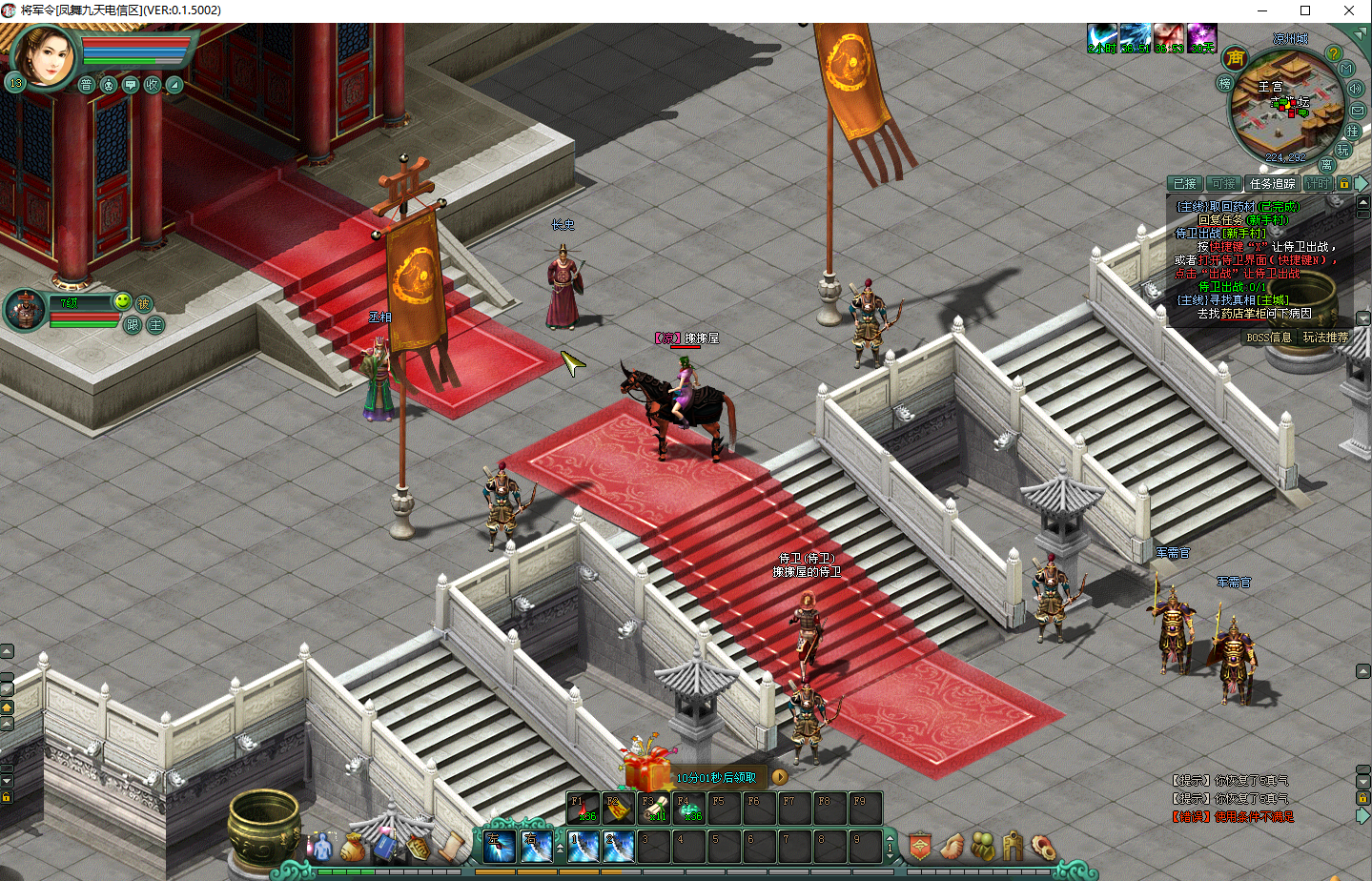1372x881 pixels.
Task: Open the world map with the M button
Action: click(1347, 69)
